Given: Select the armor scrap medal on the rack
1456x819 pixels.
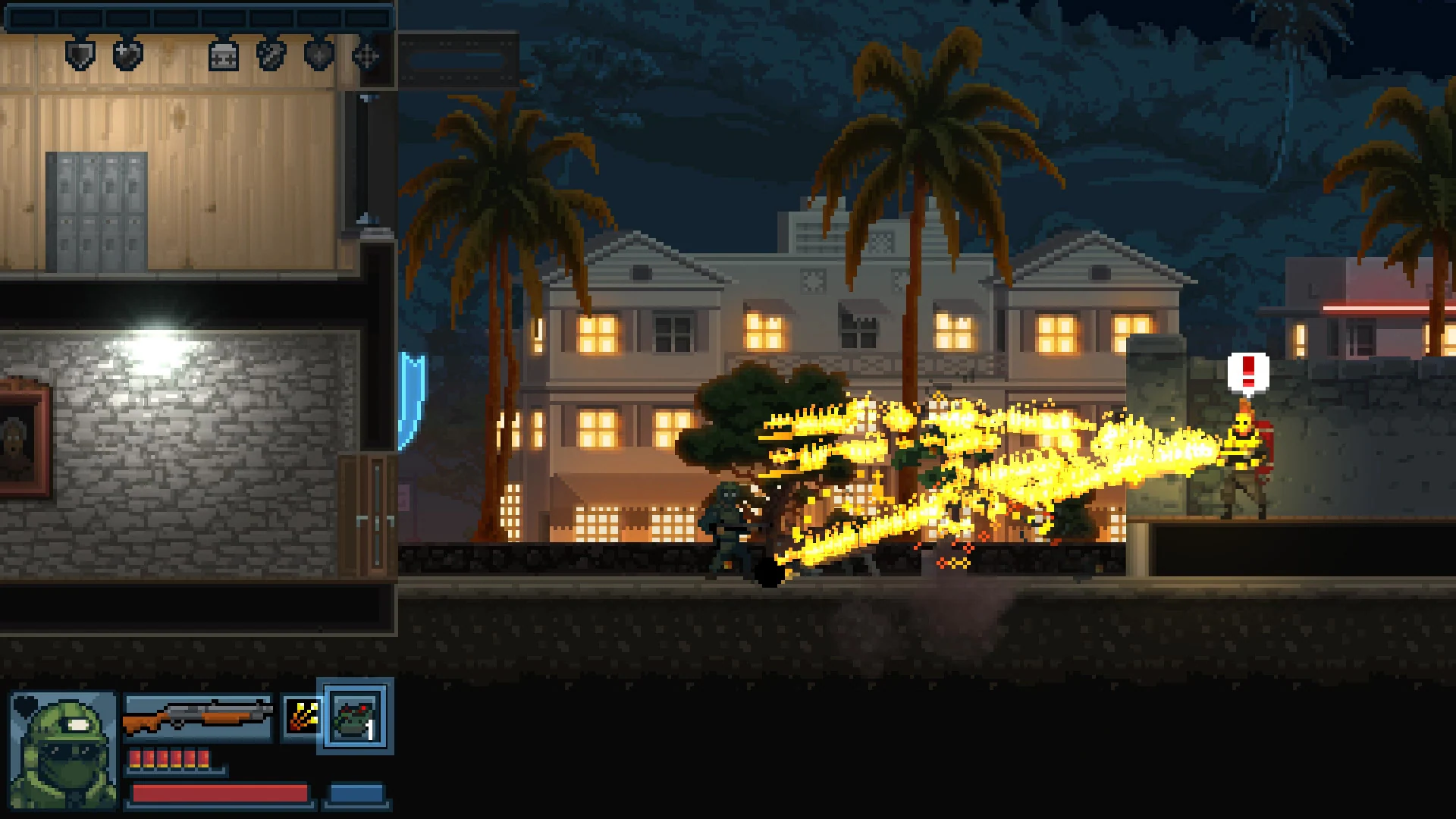Looking at the screenshot, I should pyautogui.click(x=271, y=56).
